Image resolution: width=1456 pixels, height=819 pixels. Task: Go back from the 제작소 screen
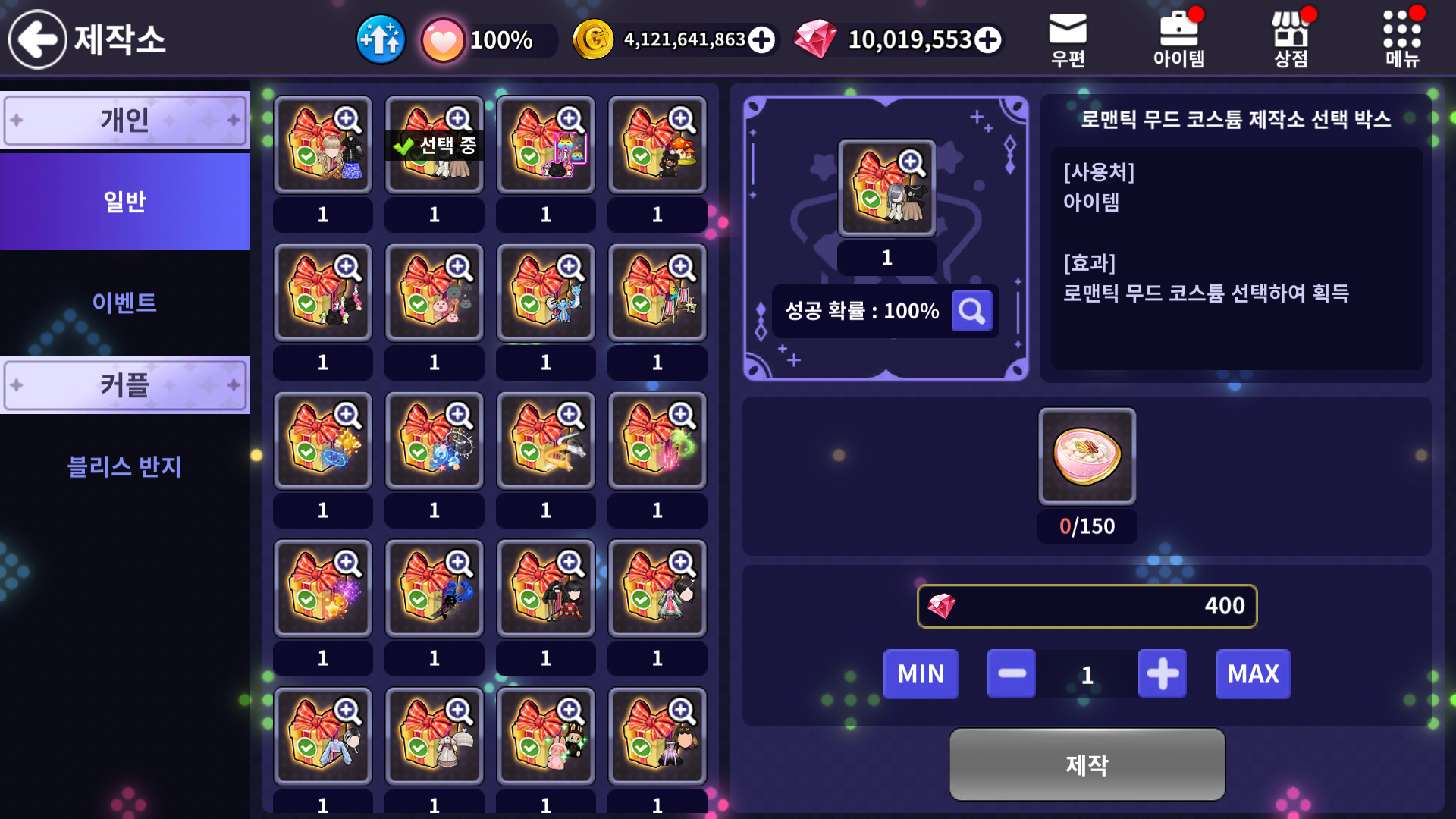point(38,39)
